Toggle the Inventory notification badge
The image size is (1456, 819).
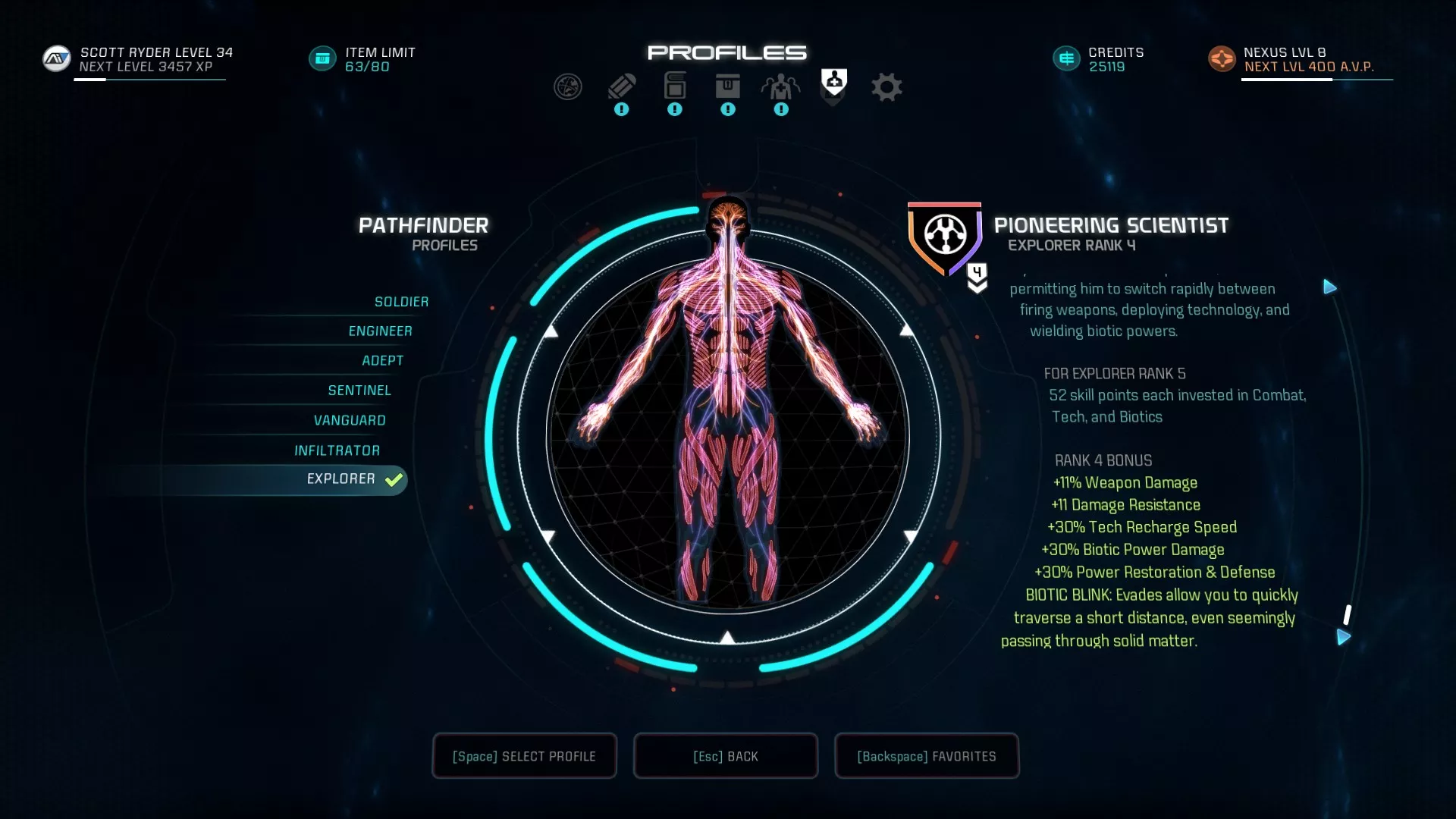pos(728,109)
